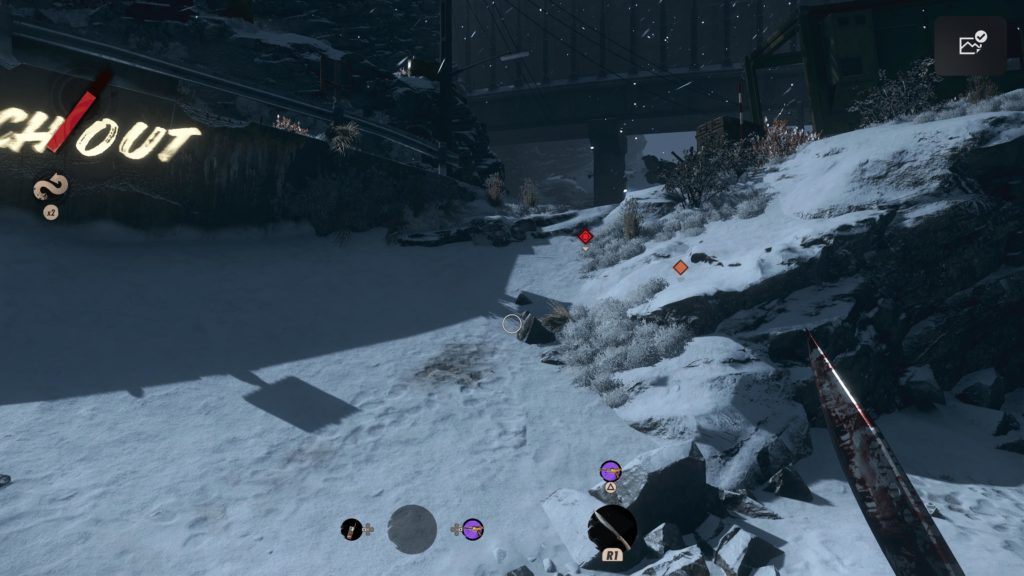Choose the purple gun icon above the machete
The height and width of the screenshot is (576, 1024).
point(610,469)
